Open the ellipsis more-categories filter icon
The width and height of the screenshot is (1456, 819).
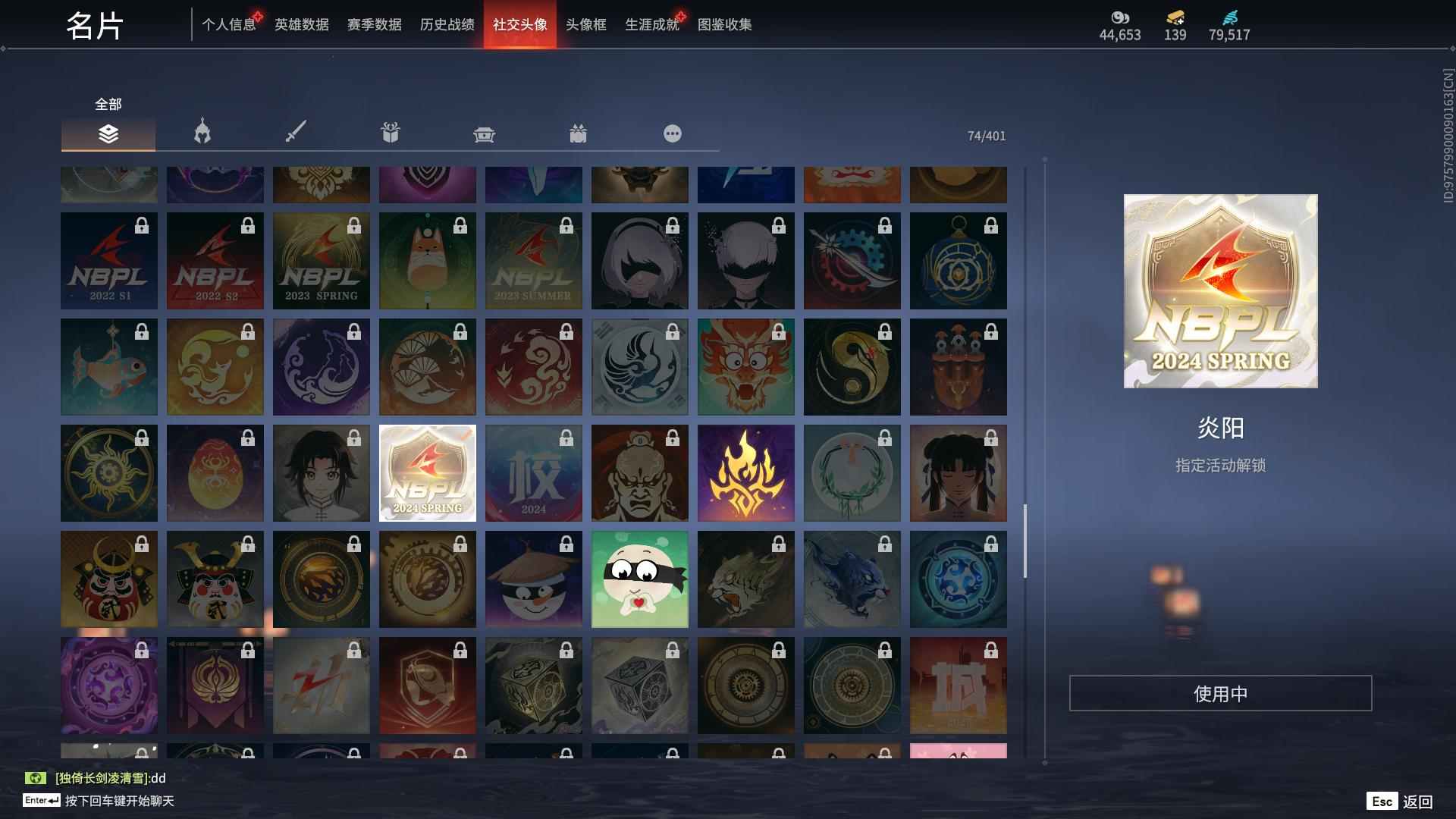click(x=673, y=133)
